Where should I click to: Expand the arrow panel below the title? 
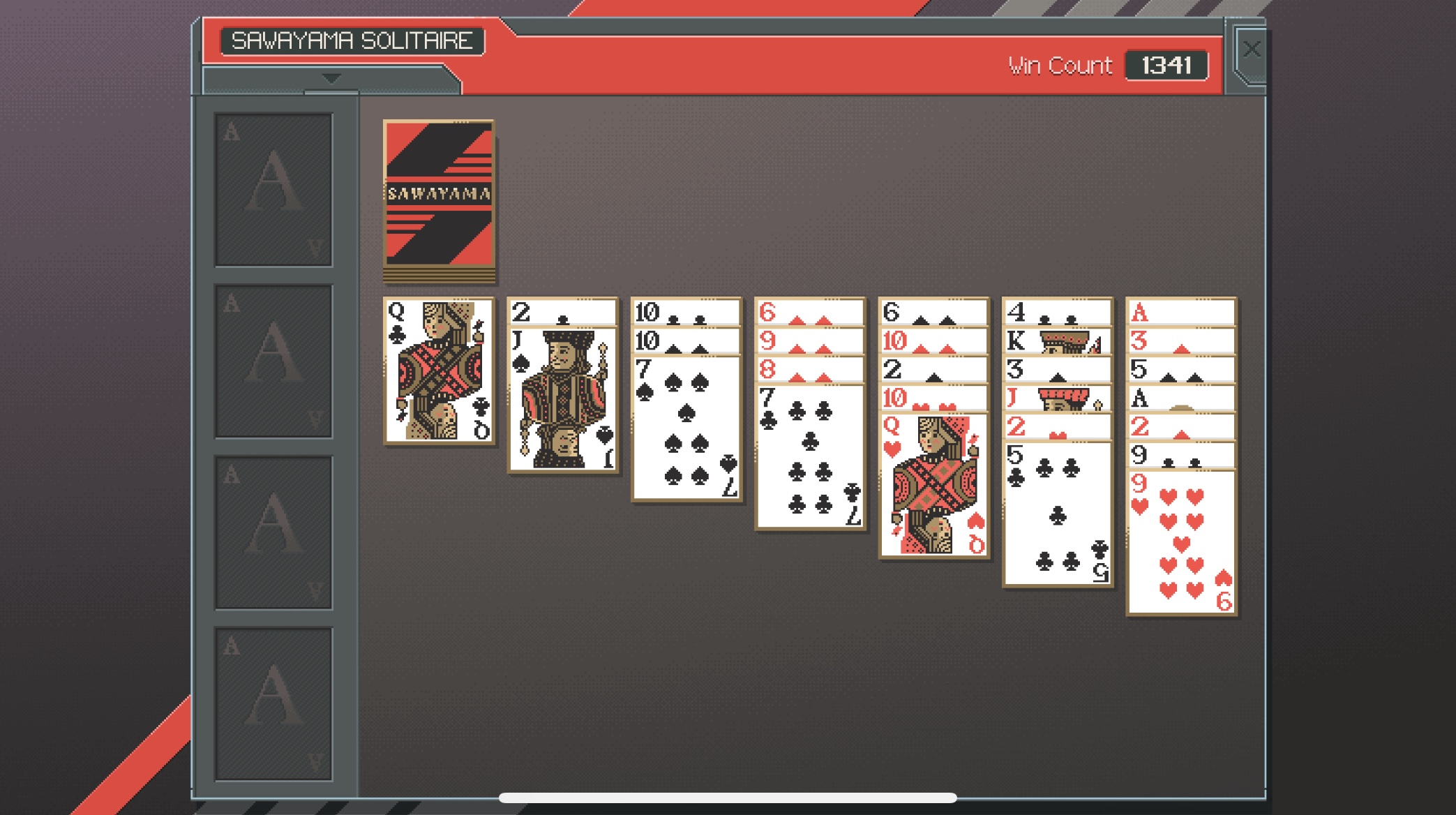point(329,80)
